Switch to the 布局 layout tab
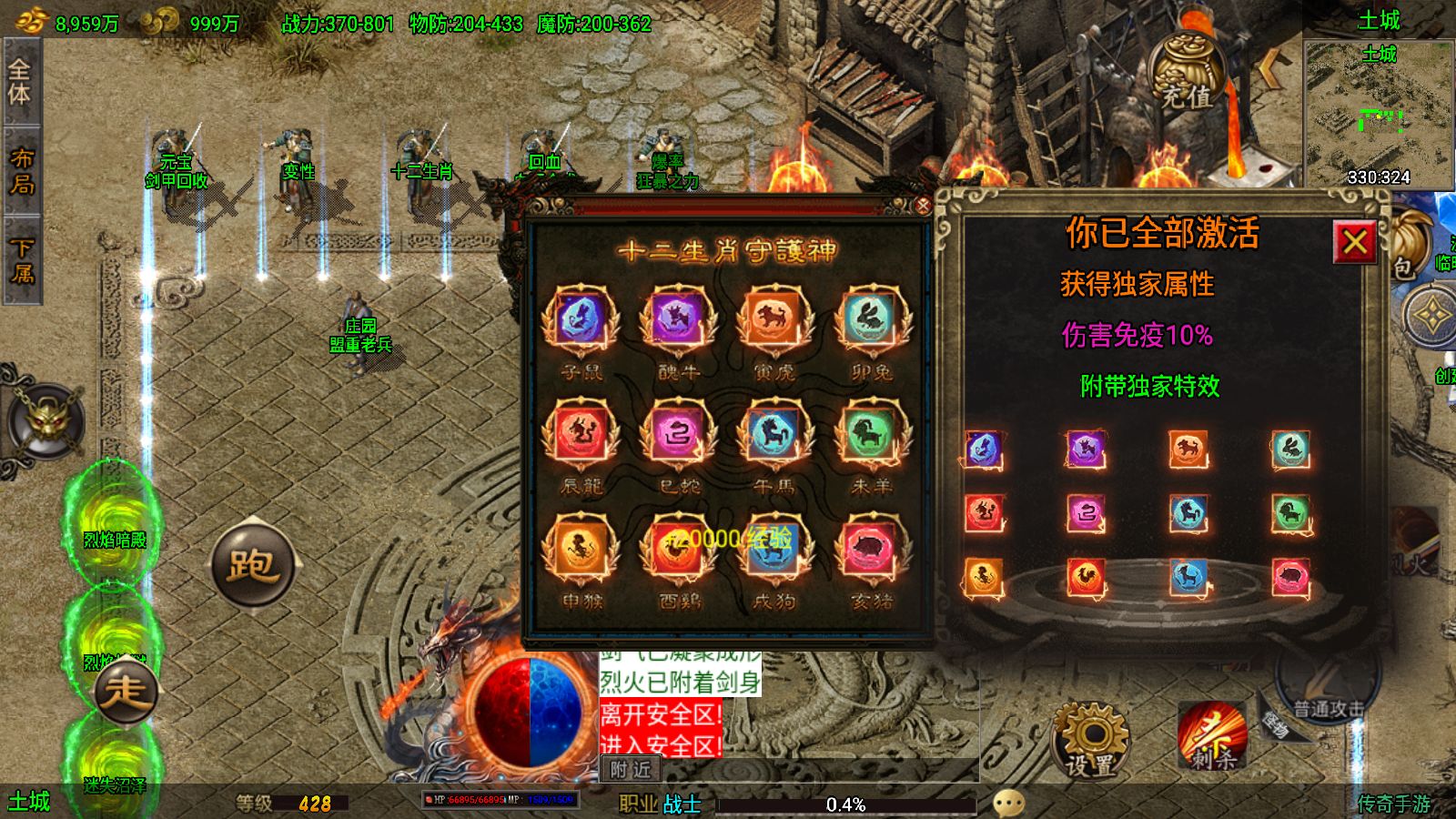The width and height of the screenshot is (1456, 819). coord(20,171)
